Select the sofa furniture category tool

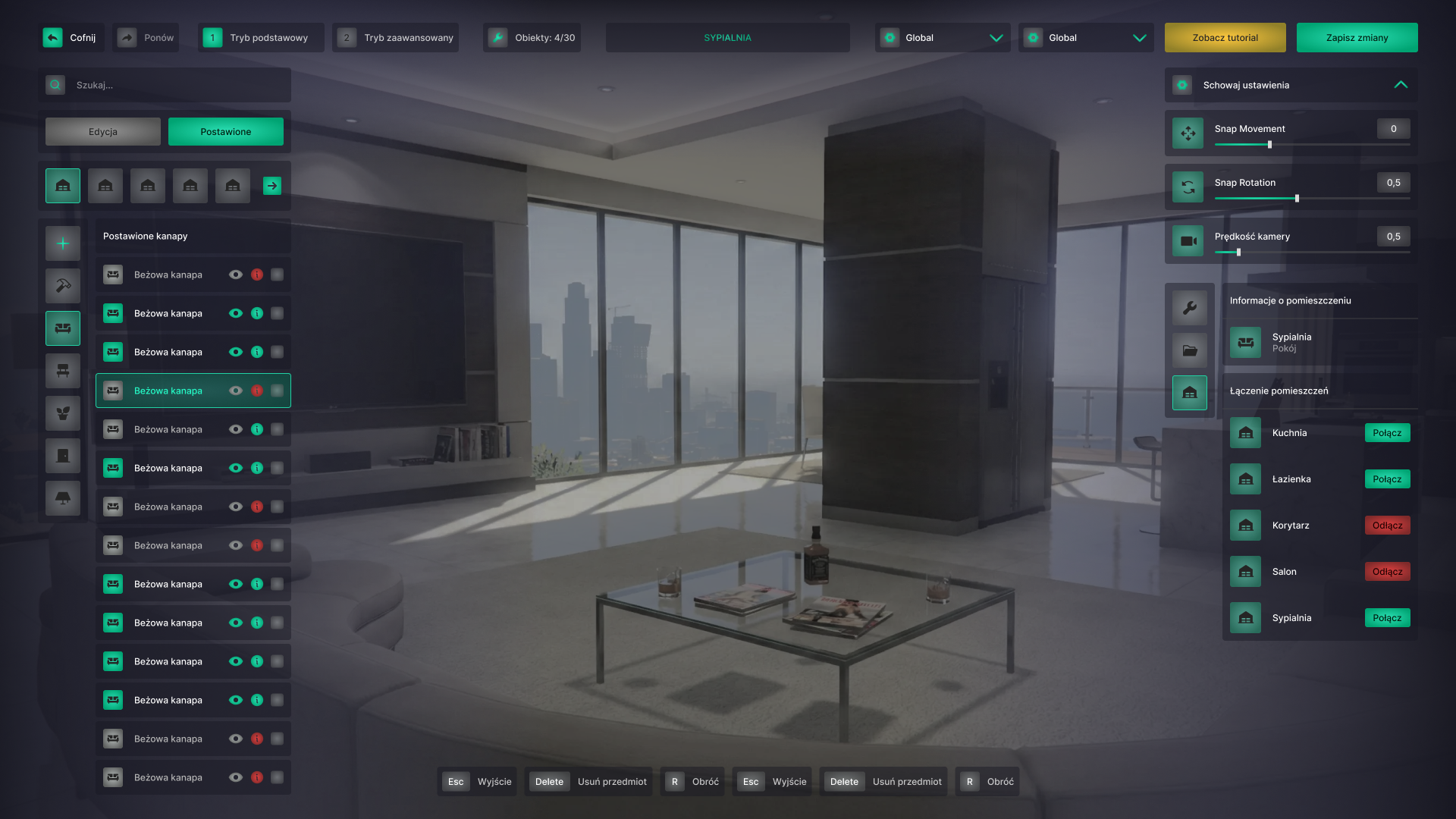pos(62,328)
